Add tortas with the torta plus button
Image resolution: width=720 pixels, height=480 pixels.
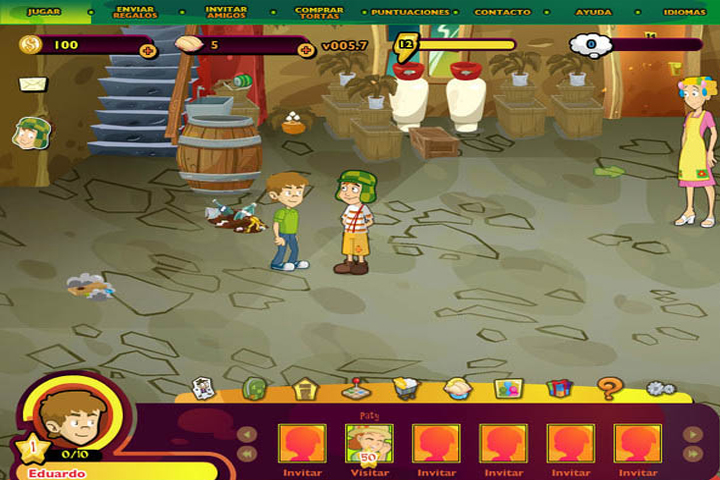306,50
